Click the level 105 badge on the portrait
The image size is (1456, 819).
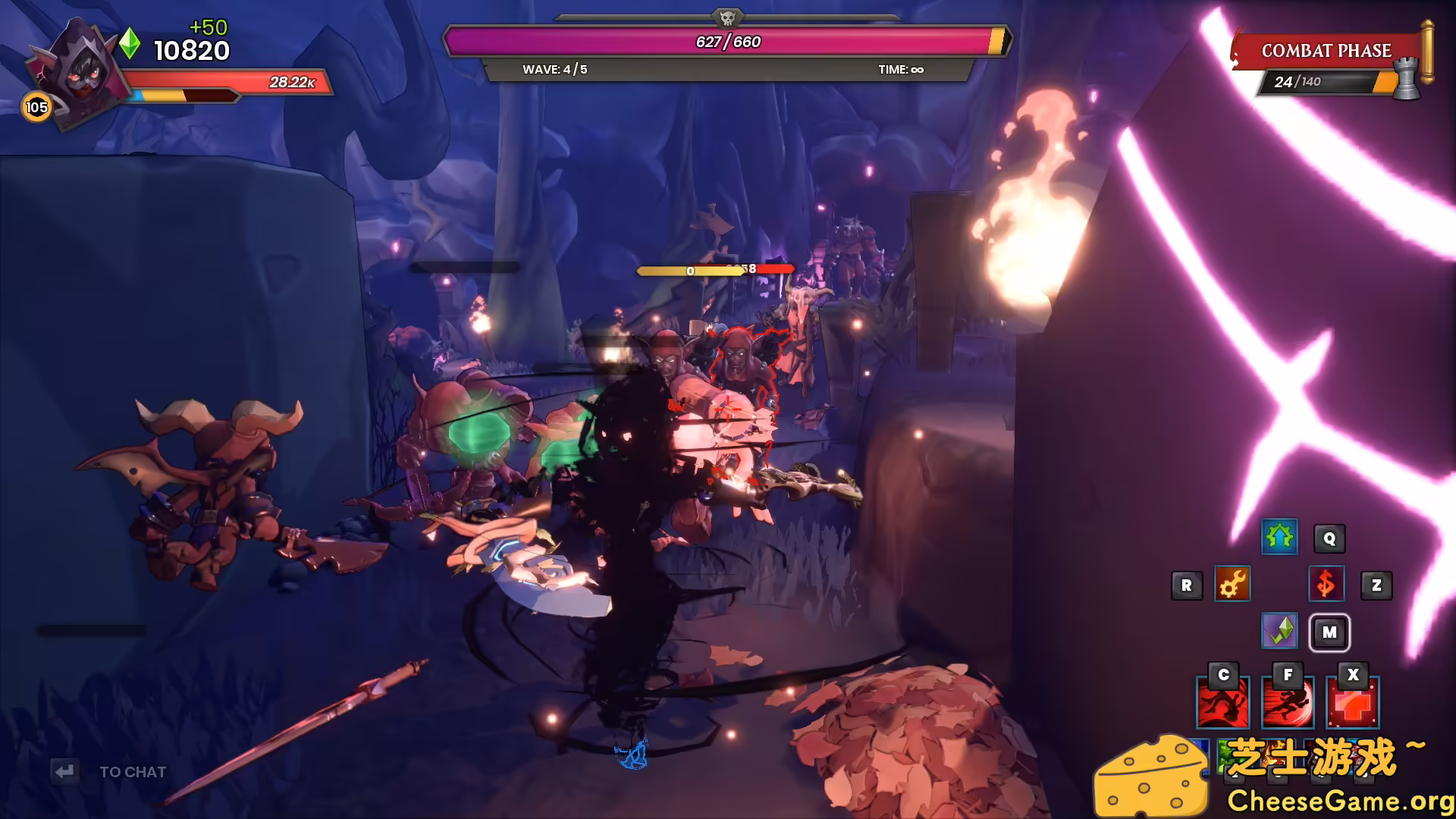pyautogui.click(x=36, y=107)
